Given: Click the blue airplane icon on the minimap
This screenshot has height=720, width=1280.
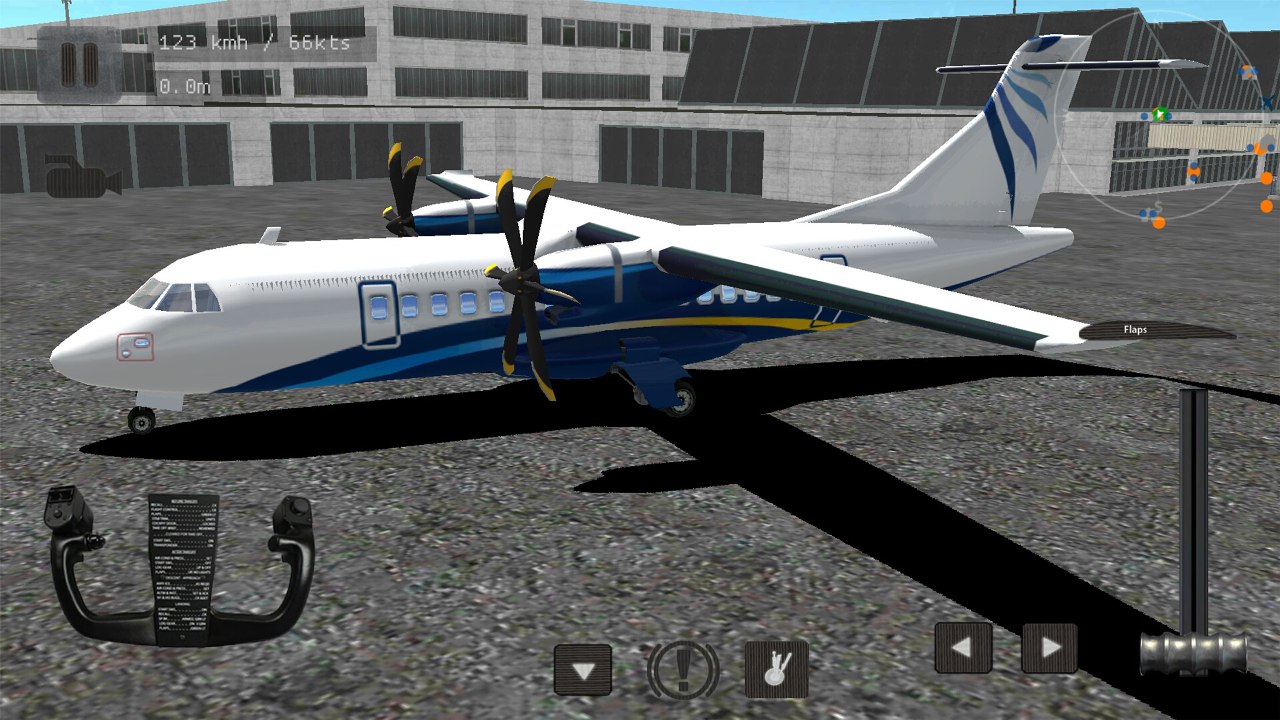Looking at the screenshot, I should click(x=1266, y=100).
